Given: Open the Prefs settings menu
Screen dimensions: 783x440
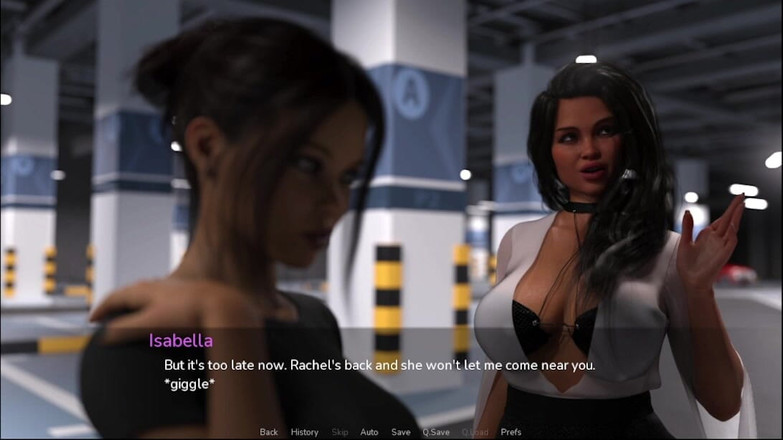Looking at the screenshot, I should pyautogui.click(x=511, y=432).
